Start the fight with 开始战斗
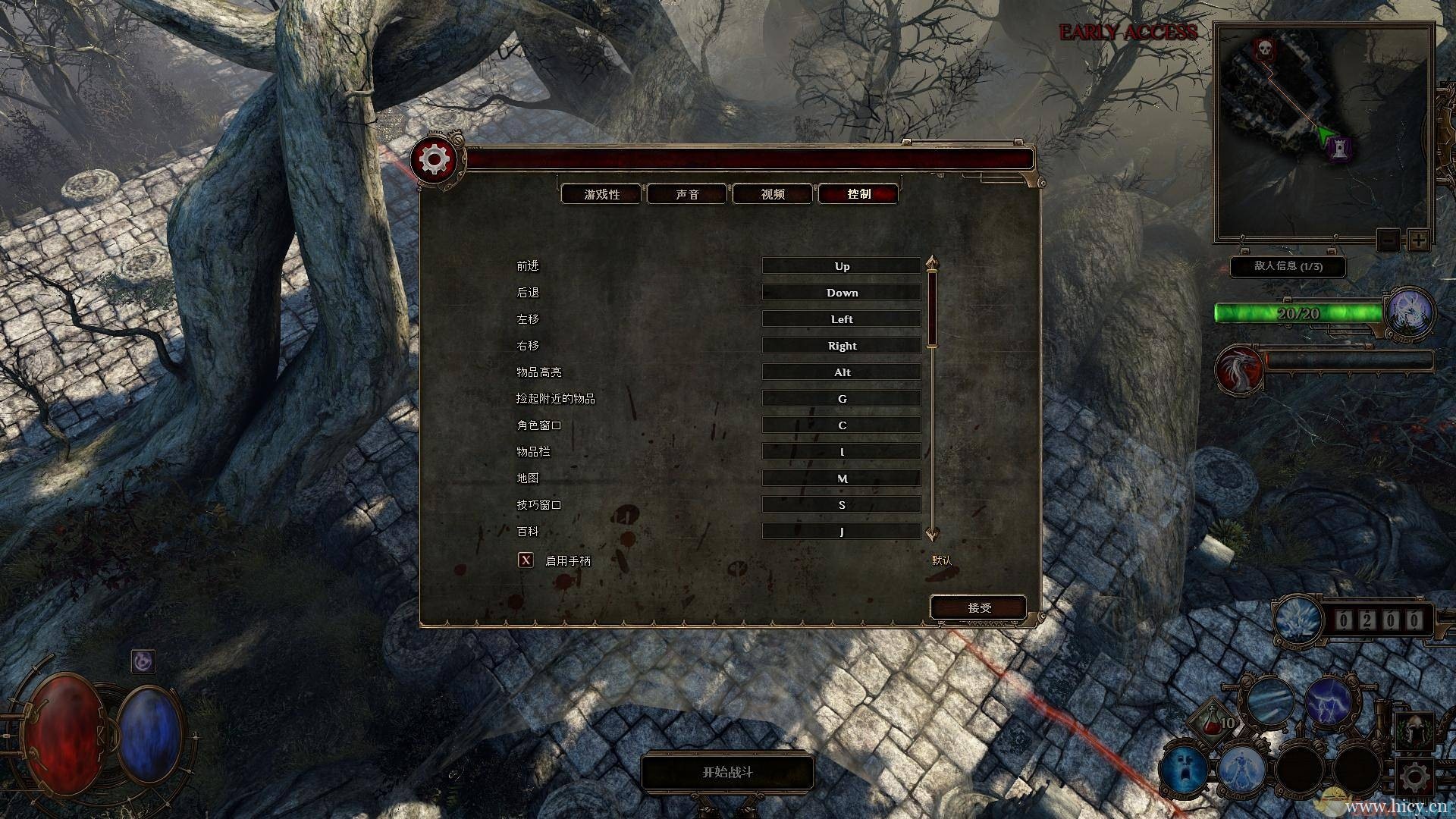Viewport: 1456px width, 819px height. tap(727, 772)
